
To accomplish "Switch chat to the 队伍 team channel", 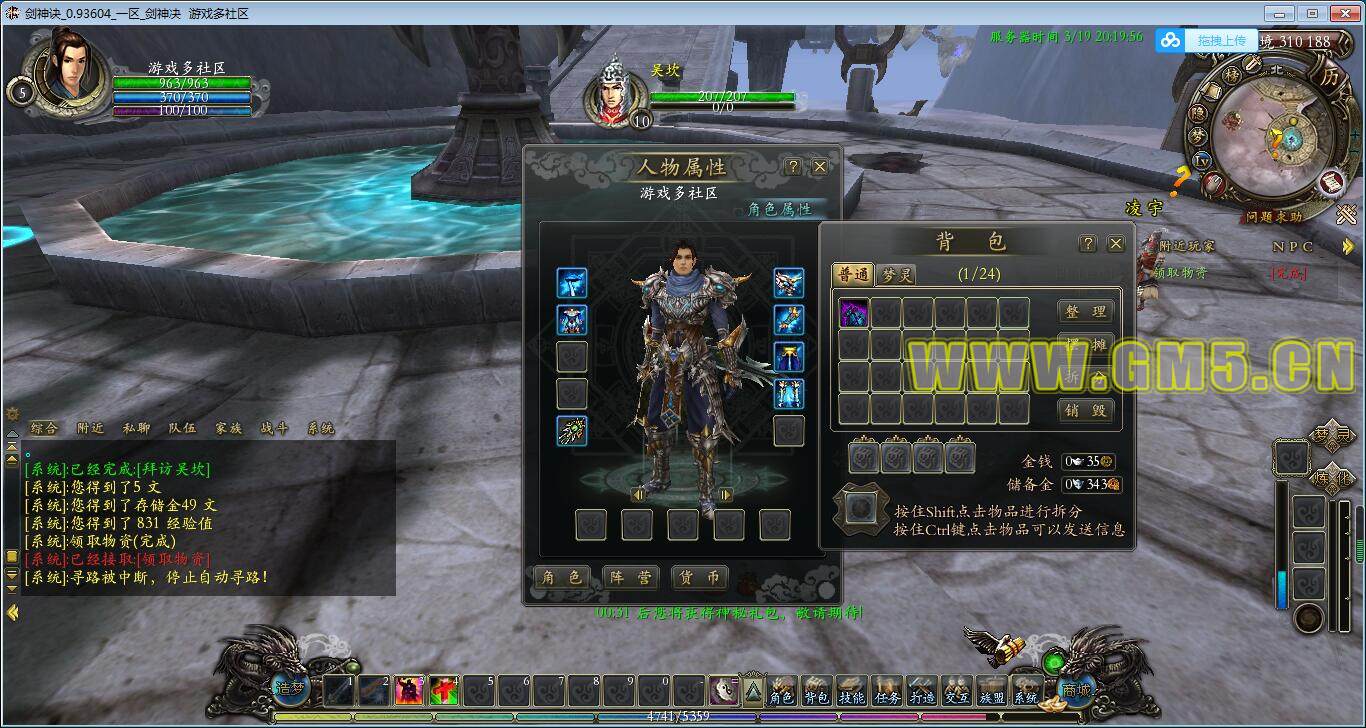I will [x=182, y=428].
